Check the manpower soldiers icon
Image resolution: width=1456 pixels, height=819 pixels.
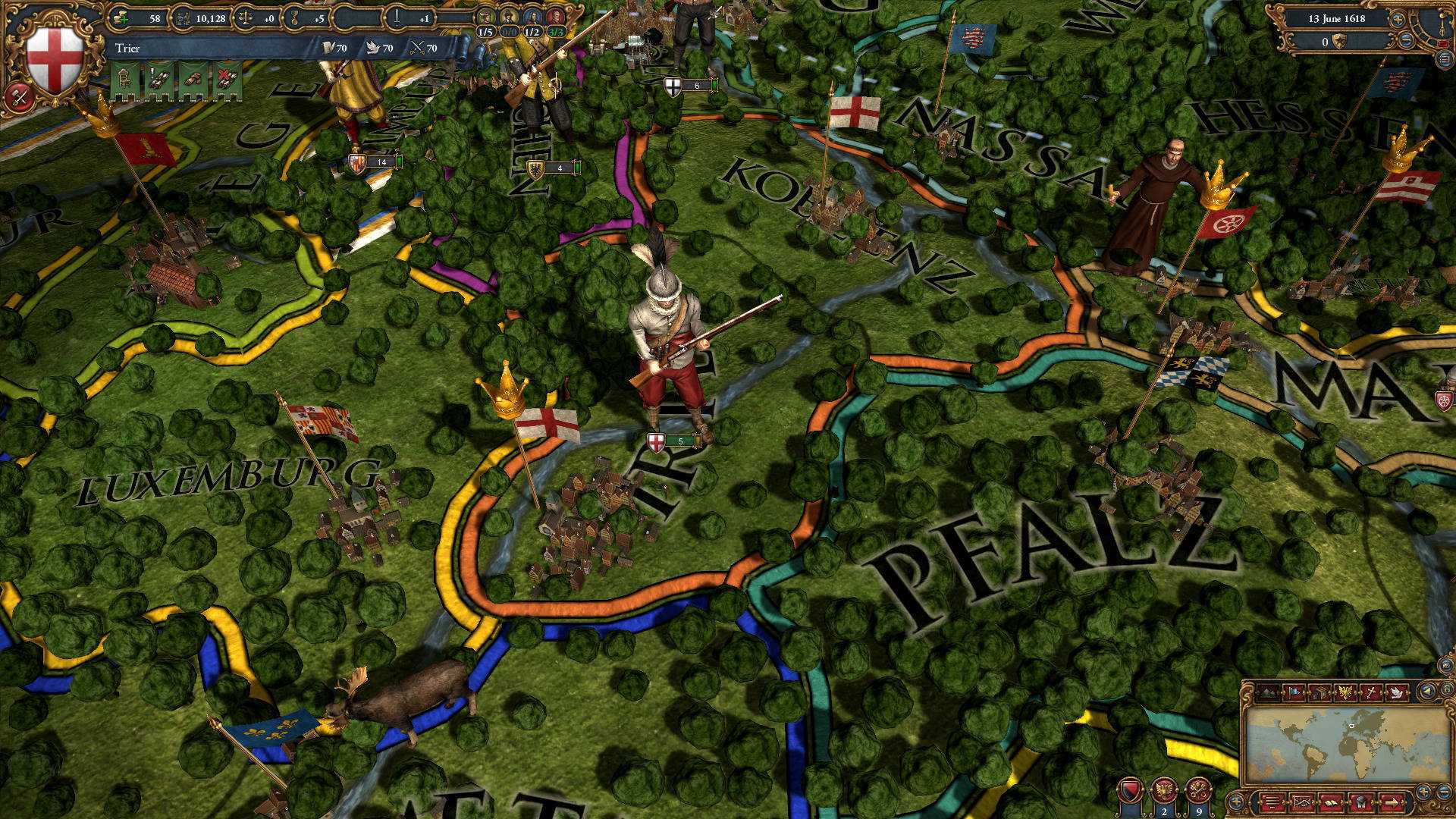pos(184,17)
